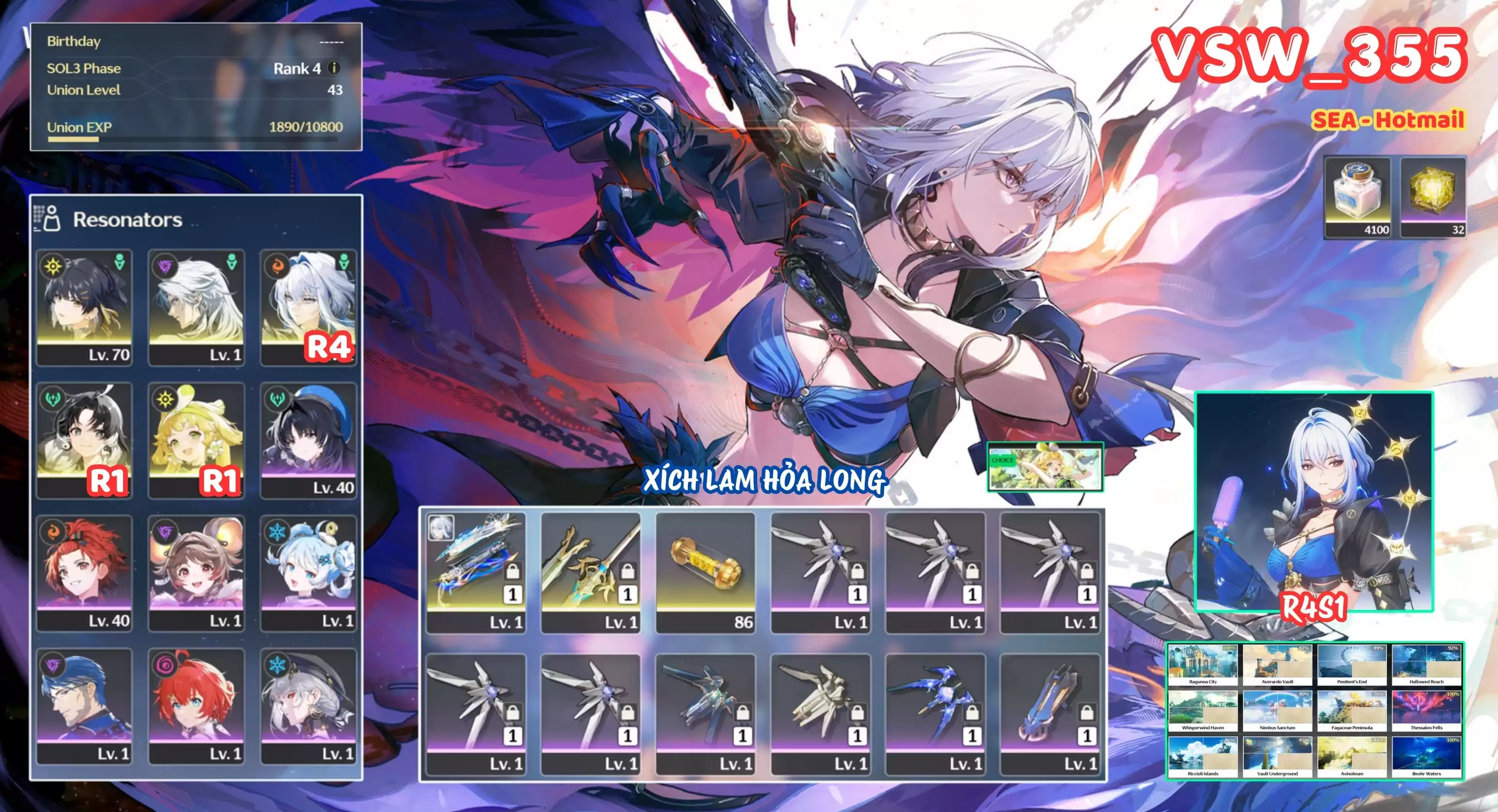Open the Ragunna City map thumbnail
The height and width of the screenshot is (812, 1498).
[1202, 664]
